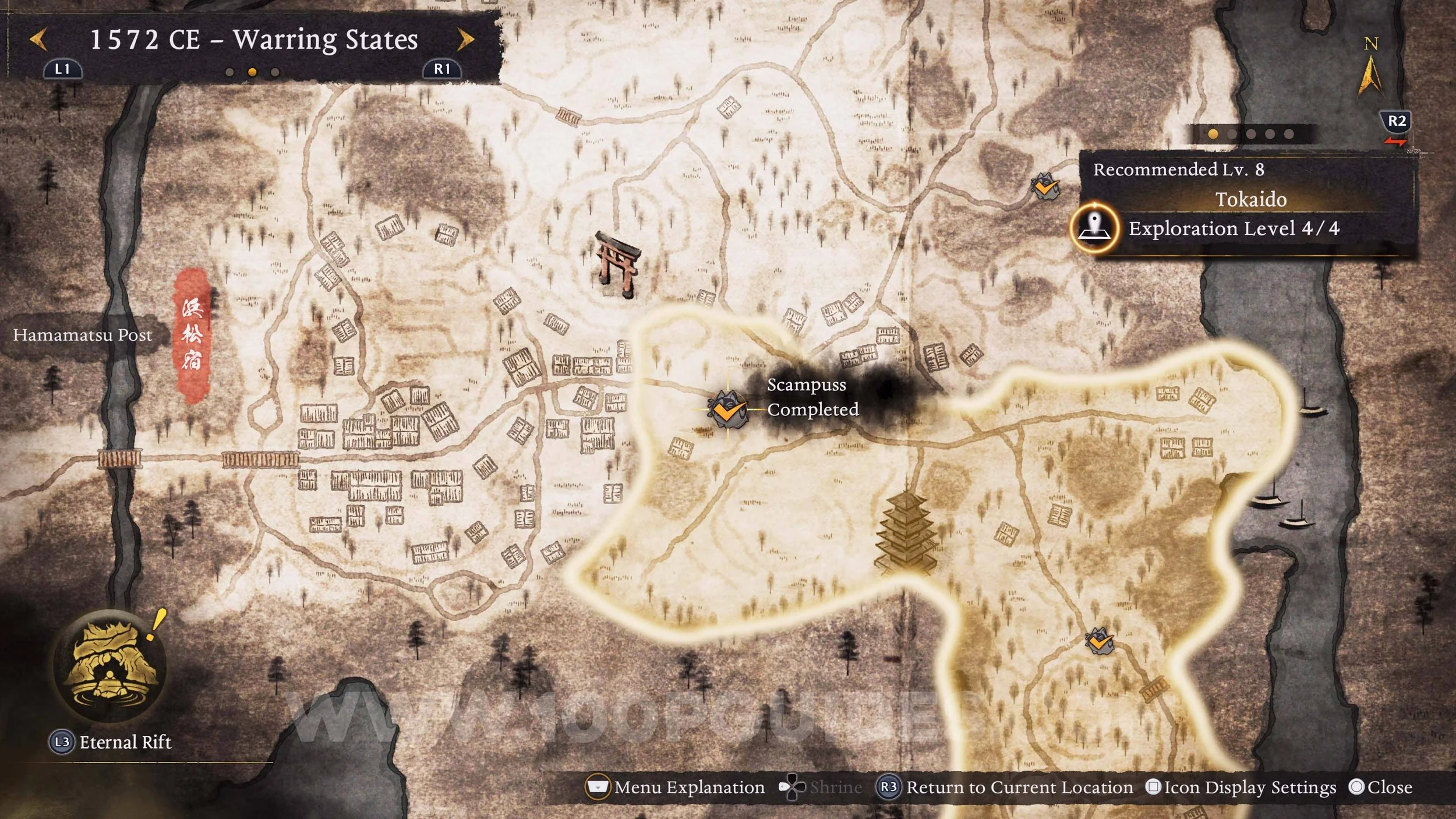Image resolution: width=1456 pixels, height=819 pixels.
Task: Select the completed Scampuss marker near the label
Action: pyautogui.click(x=726, y=409)
